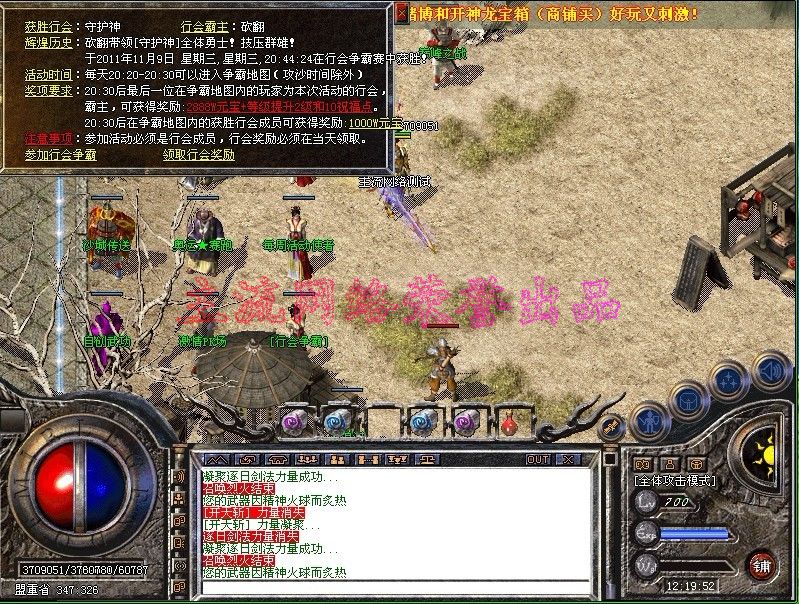The height and width of the screenshot is (604, 799).
Task: Claim the guild reward via 领取行会奖励
Action: point(199,155)
